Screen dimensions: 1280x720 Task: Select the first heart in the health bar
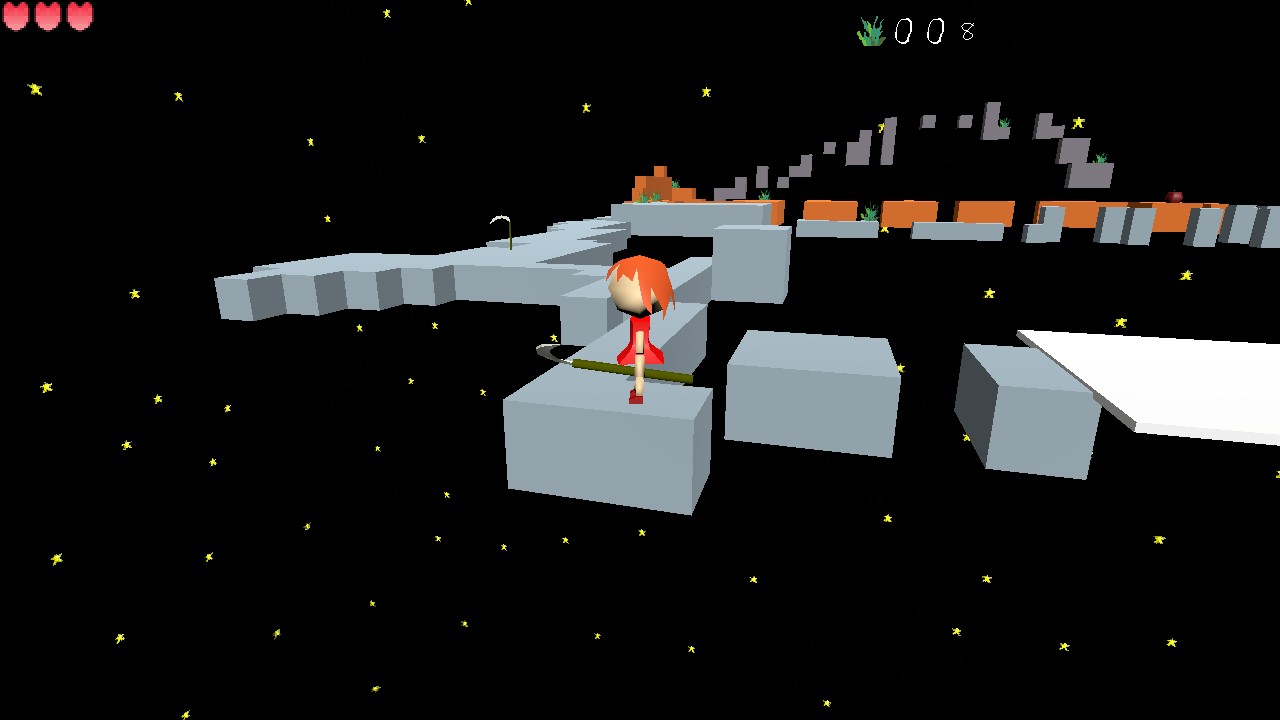pos(16,16)
